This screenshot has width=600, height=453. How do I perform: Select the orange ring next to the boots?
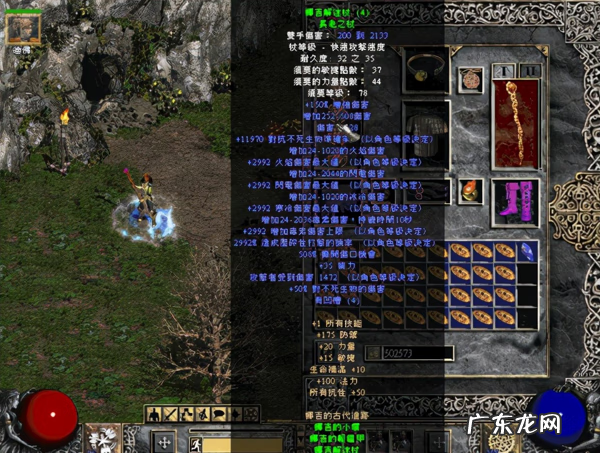tap(468, 190)
